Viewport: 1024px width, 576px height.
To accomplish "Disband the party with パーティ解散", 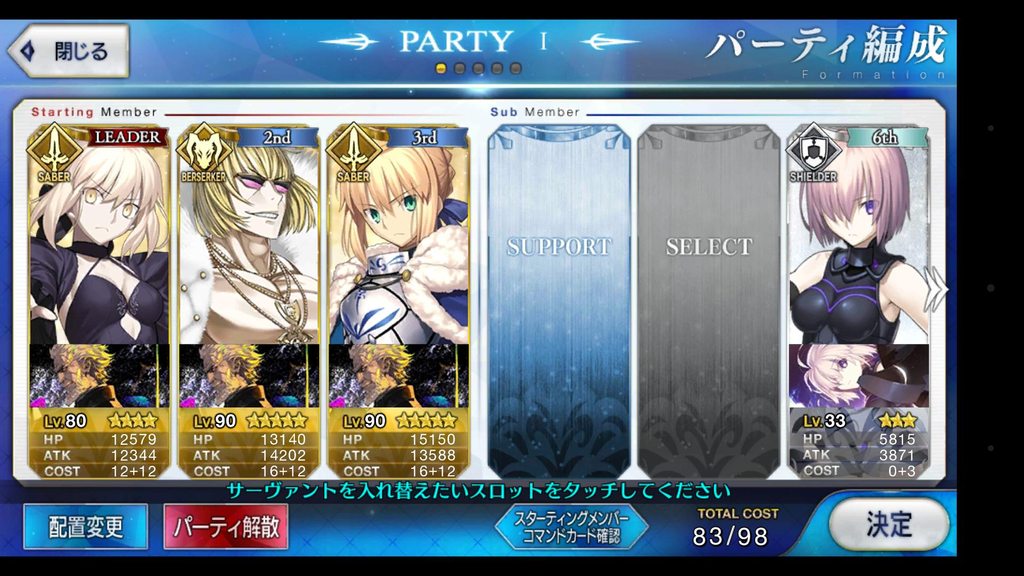I will [x=226, y=526].
